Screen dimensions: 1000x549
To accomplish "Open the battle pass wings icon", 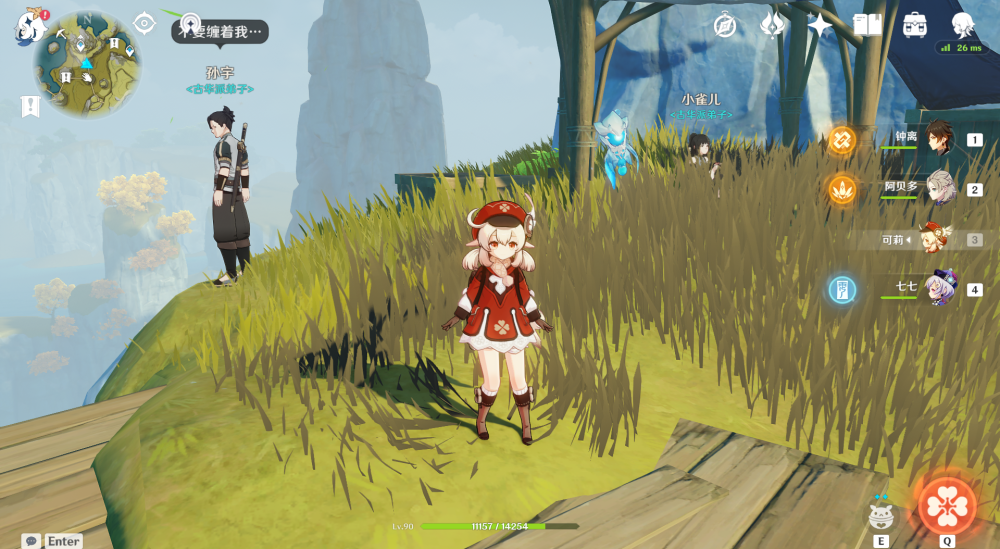I will pyautogui.click(x=772, y=25).
